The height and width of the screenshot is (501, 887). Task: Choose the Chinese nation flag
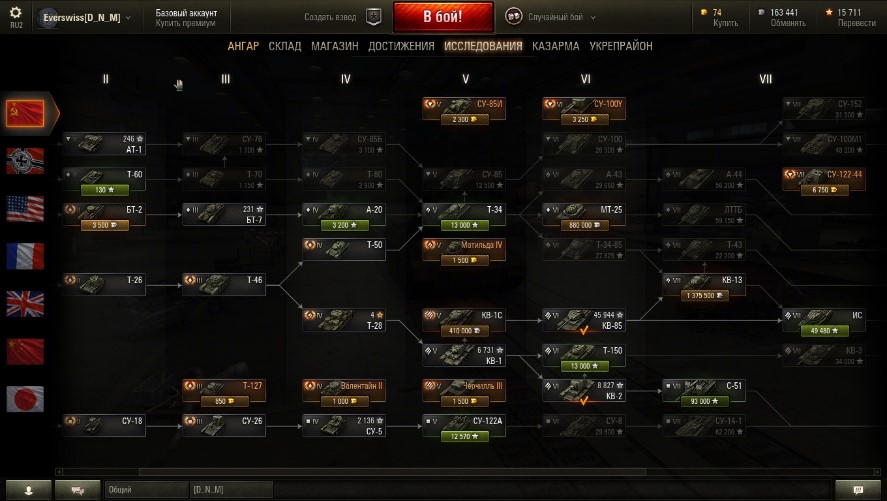point(25,352)
